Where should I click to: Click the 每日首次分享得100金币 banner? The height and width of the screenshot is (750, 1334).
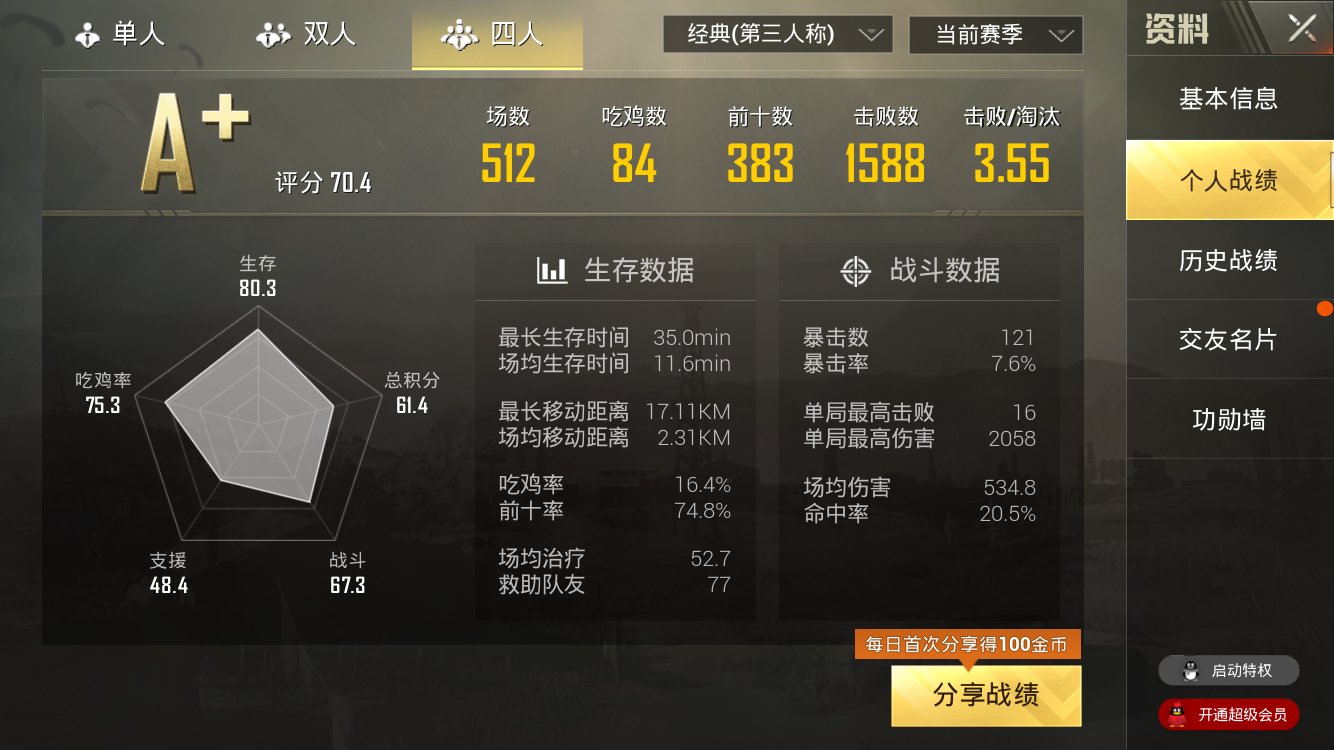[x=967, y=645]
